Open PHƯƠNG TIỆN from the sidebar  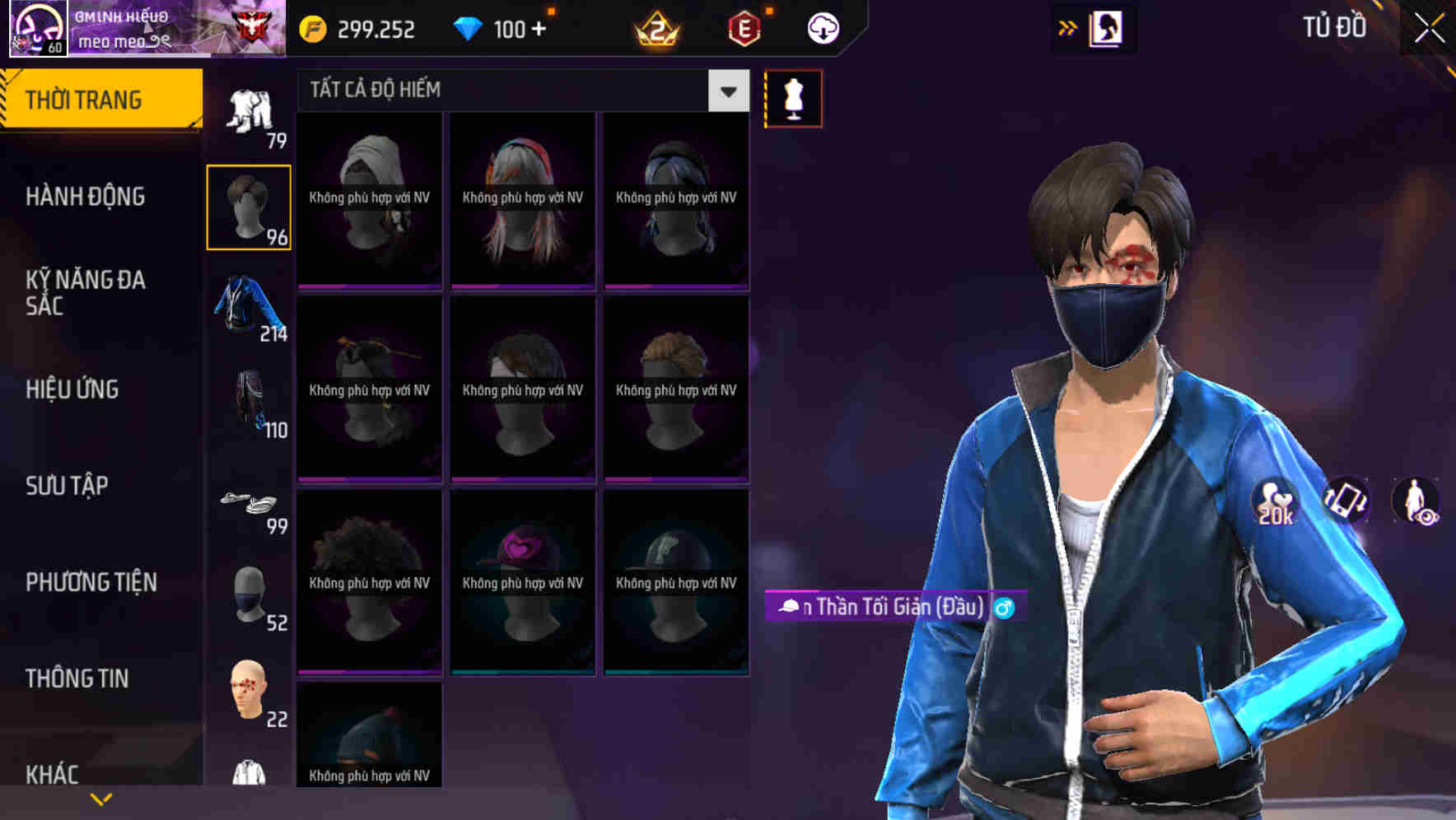(x=91, y=581)
